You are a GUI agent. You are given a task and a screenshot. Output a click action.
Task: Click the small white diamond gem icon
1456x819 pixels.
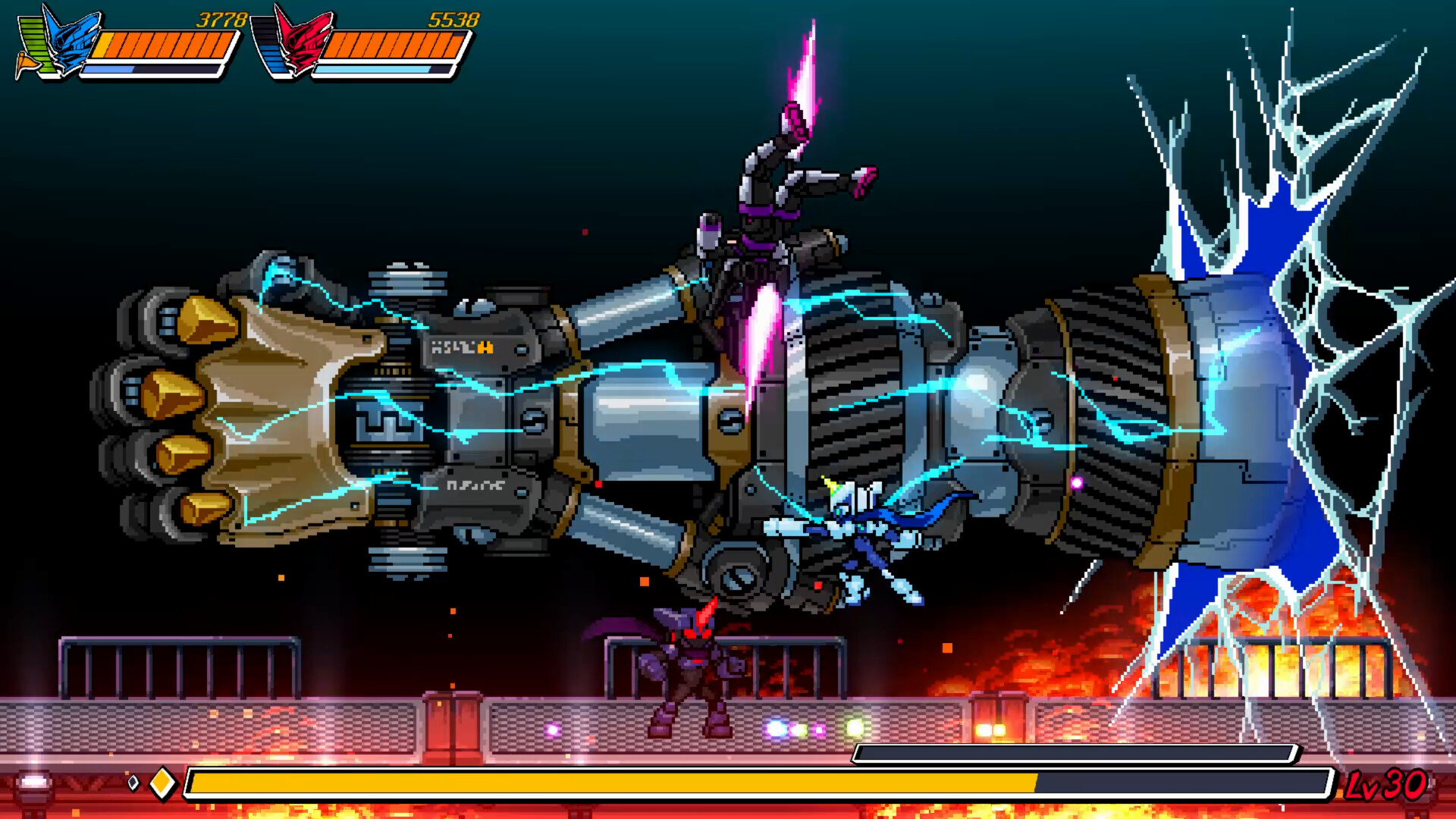pos(134,783)
